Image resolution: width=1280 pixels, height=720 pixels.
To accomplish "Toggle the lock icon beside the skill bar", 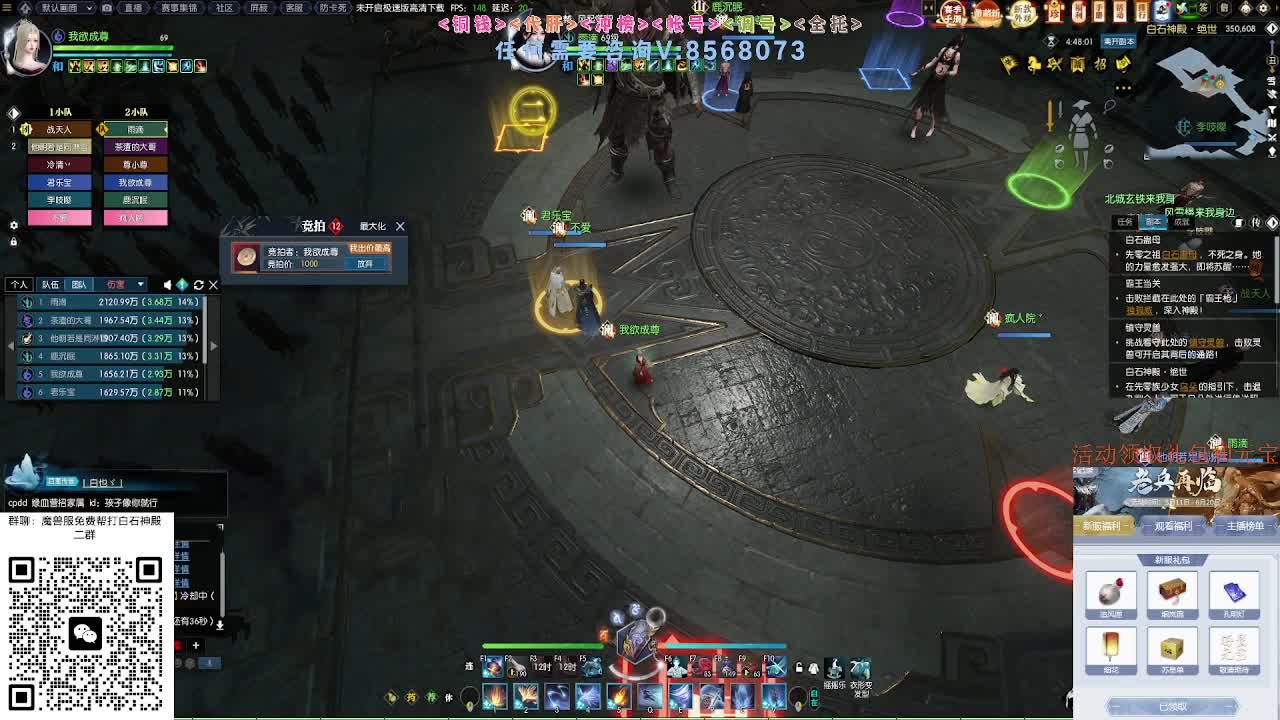I will 798,665.
